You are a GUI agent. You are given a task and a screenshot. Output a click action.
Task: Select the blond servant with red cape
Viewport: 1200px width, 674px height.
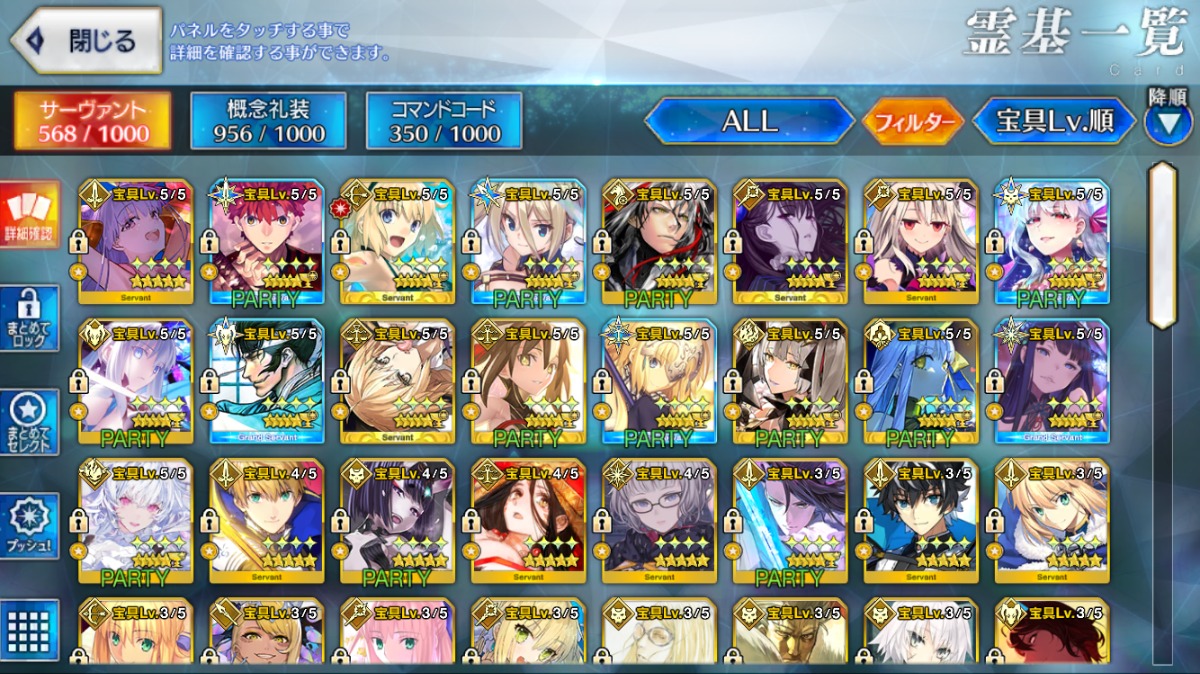coord(267,521)
